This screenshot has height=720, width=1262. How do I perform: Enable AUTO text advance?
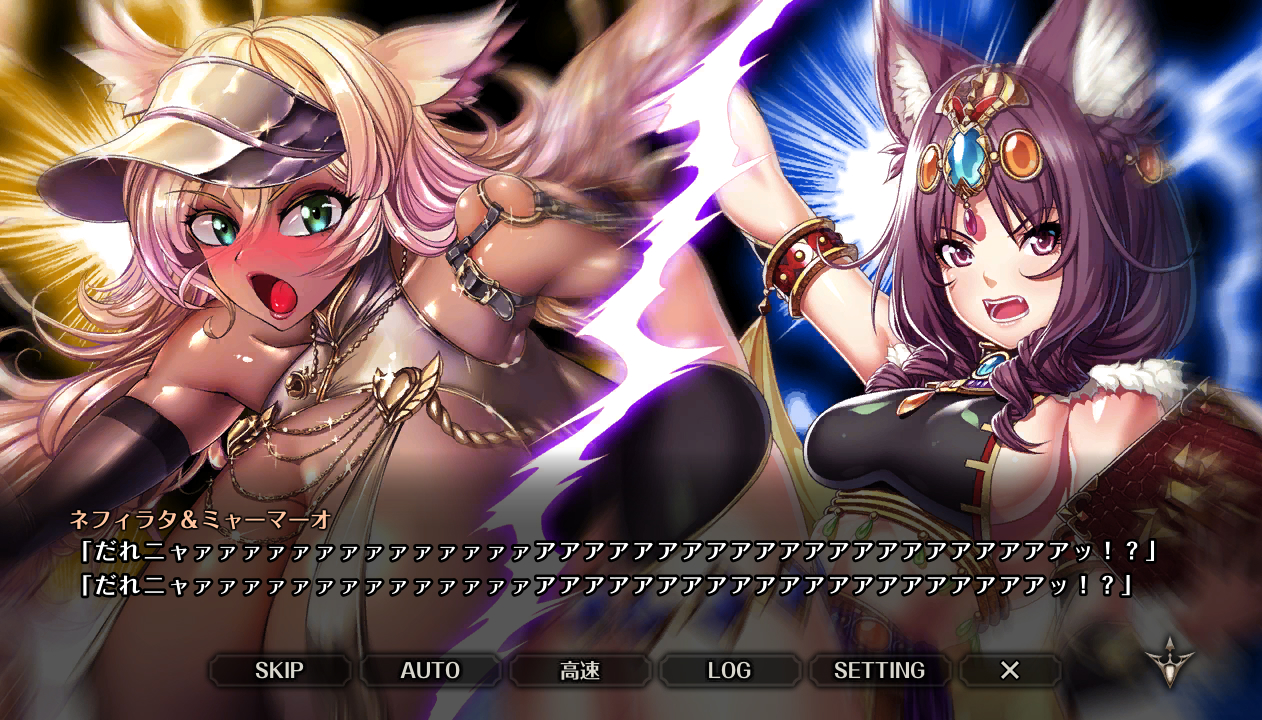tap(430, 670)
